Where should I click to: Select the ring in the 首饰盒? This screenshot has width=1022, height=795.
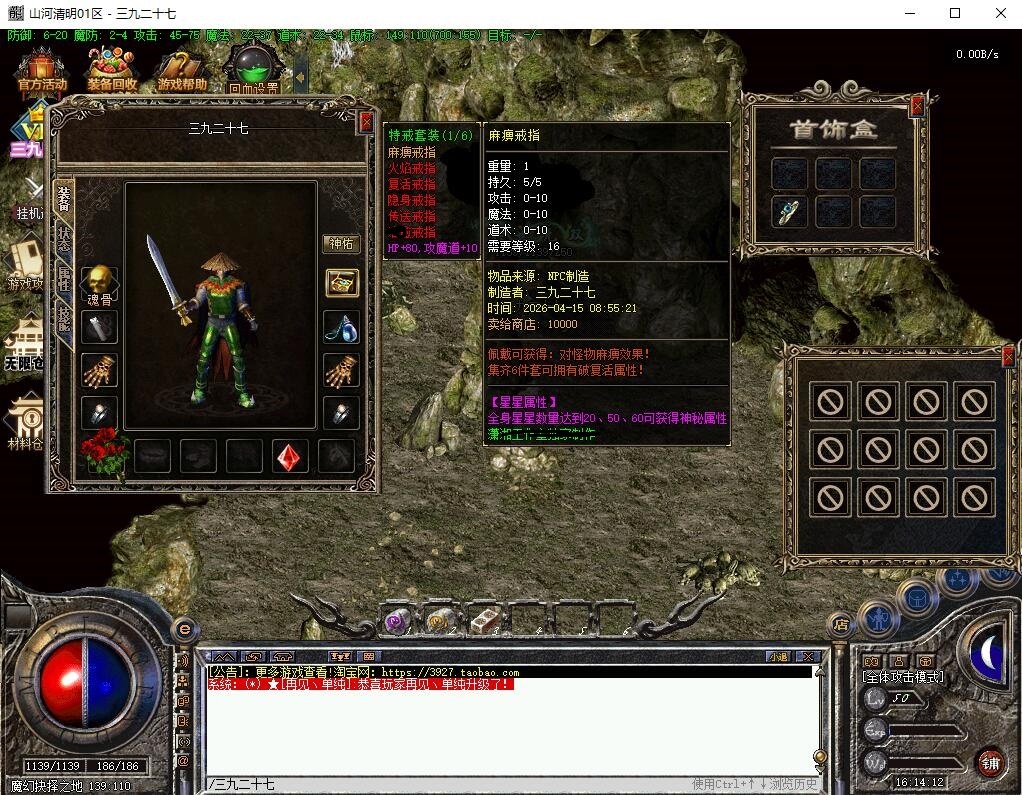tap(790, 211)
